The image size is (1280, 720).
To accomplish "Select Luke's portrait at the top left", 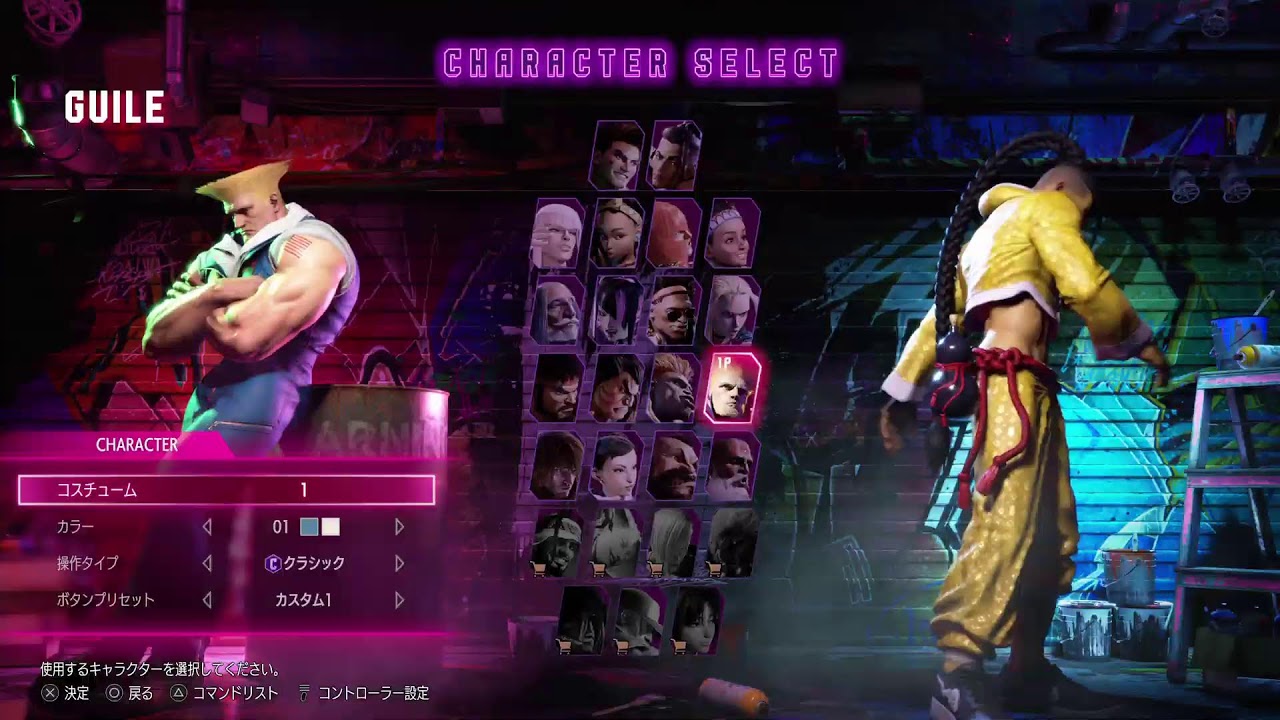I will (x=617, y=157).
